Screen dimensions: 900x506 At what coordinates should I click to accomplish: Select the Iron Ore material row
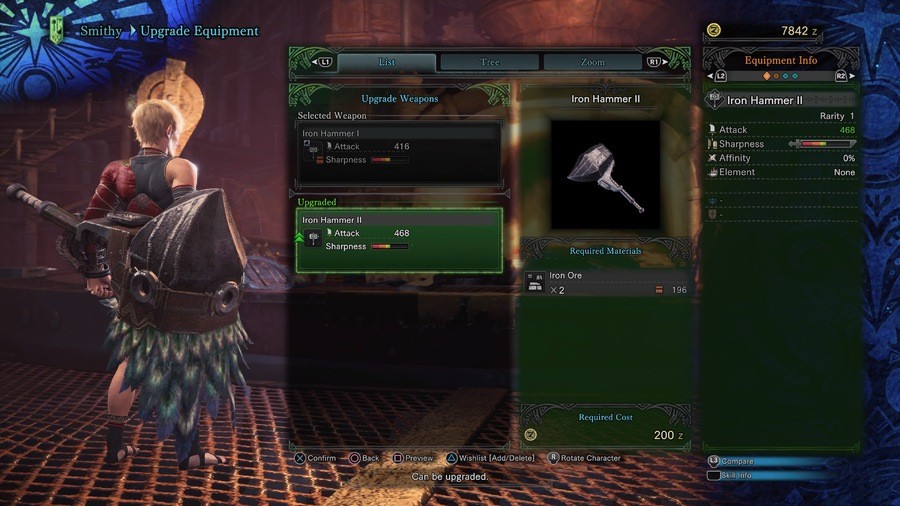point(606,283)
